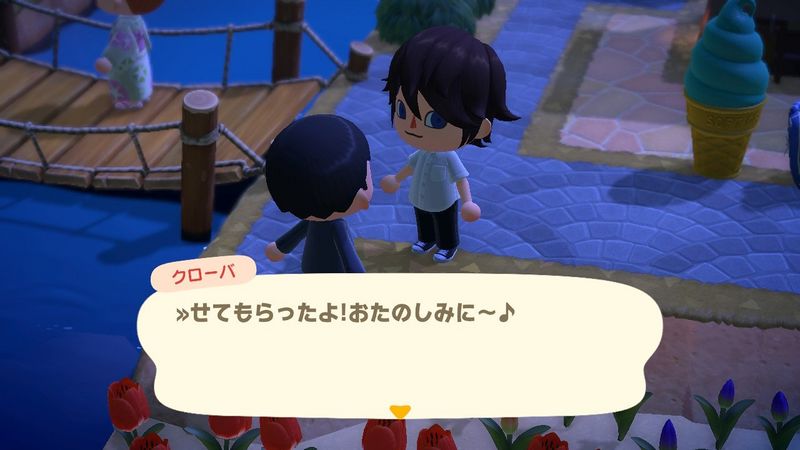
Task: Advance dialogue with the yellow continue arrow
Action: (x=400, y=411)
